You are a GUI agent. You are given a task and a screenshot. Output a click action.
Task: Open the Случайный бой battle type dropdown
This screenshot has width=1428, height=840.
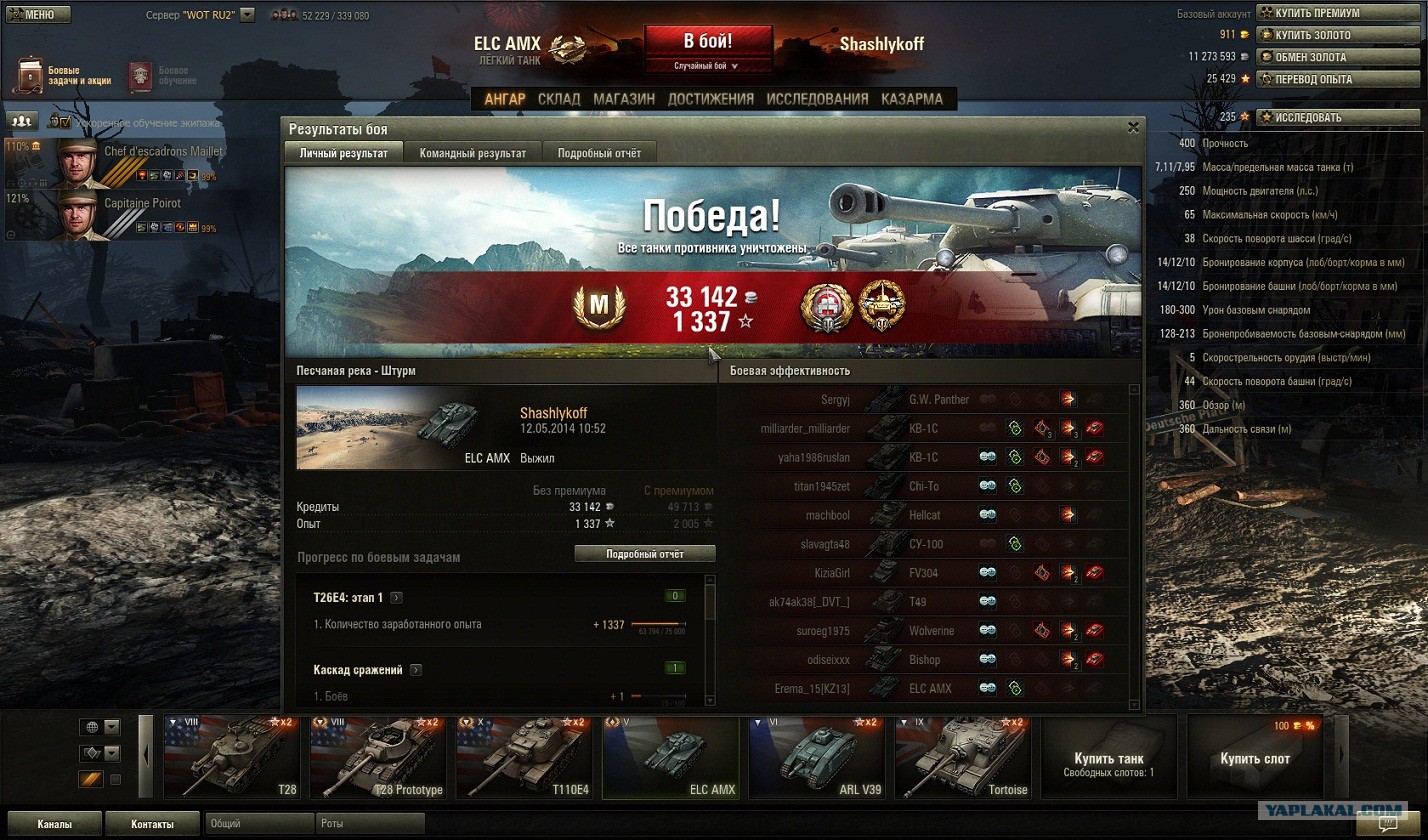(x=707, y=66)
